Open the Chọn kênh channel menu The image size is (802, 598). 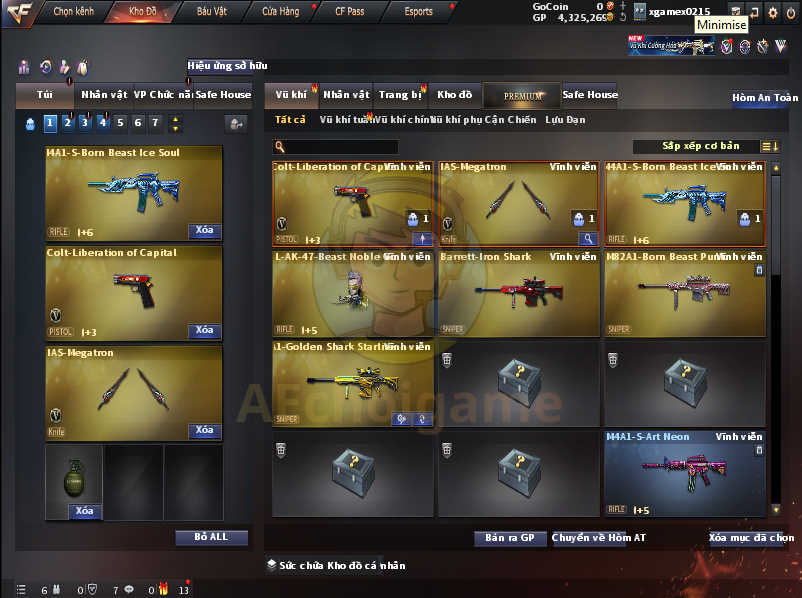click(73, 11)
